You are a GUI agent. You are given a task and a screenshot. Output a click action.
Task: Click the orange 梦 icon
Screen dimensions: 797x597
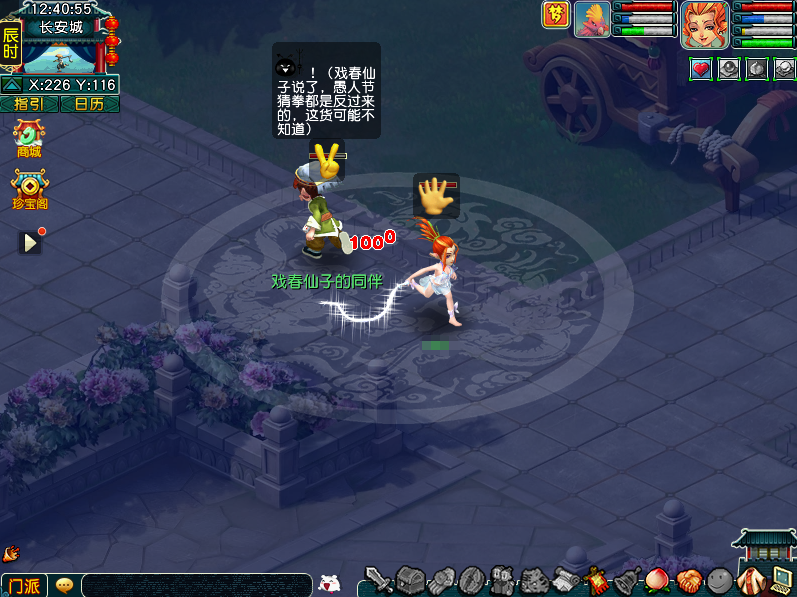pos(555,14)
